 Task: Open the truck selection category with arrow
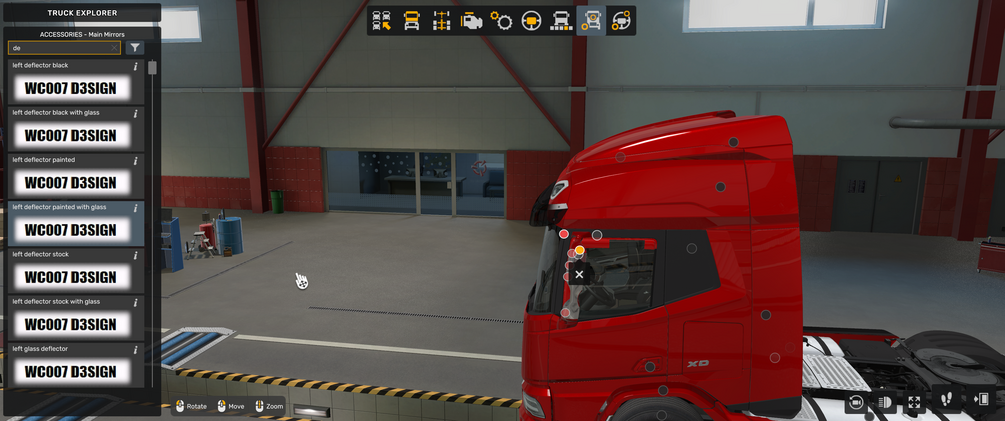pos(382,21)
